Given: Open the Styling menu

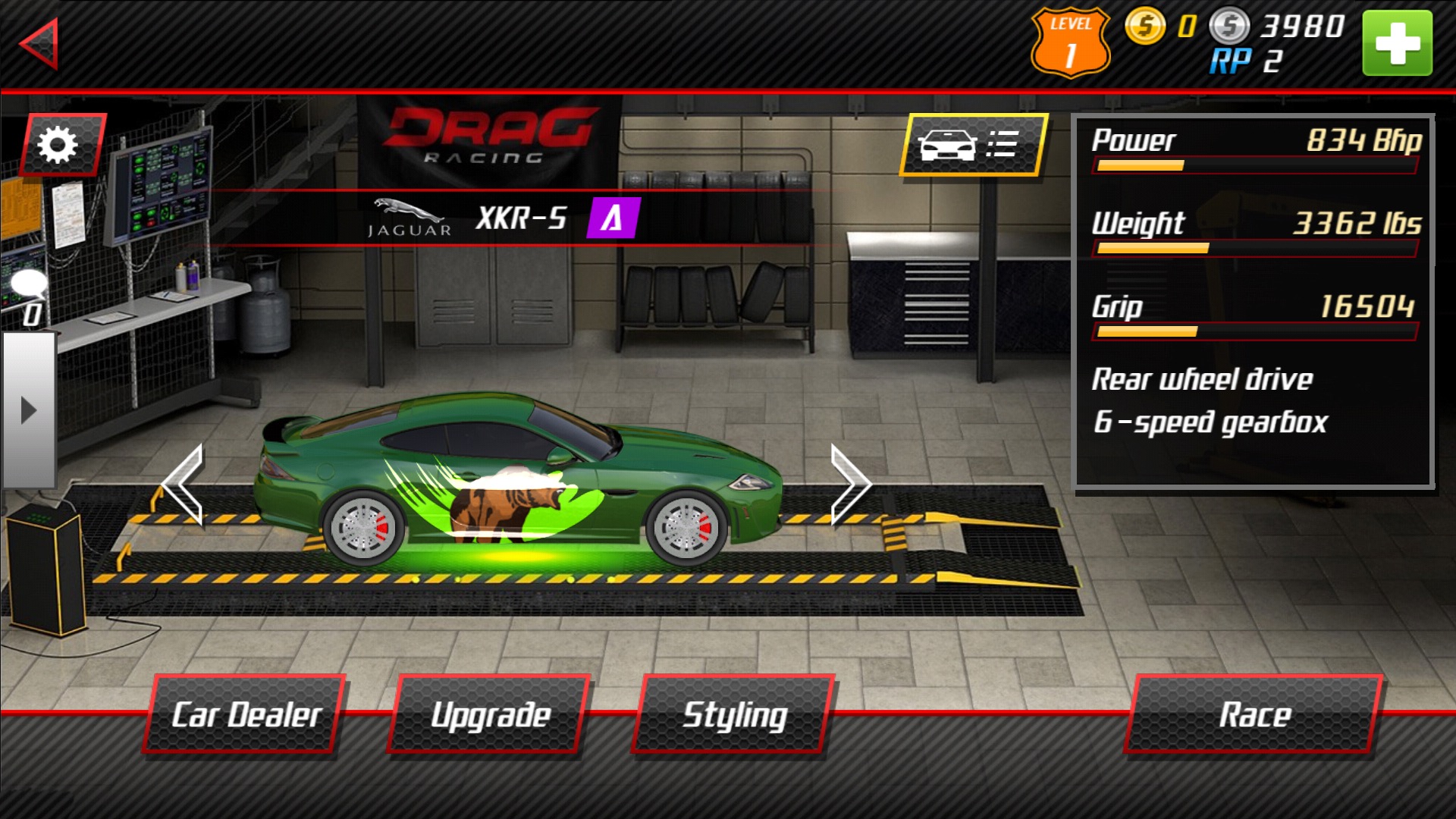Looking at the screenshot, I should (734, 714).
